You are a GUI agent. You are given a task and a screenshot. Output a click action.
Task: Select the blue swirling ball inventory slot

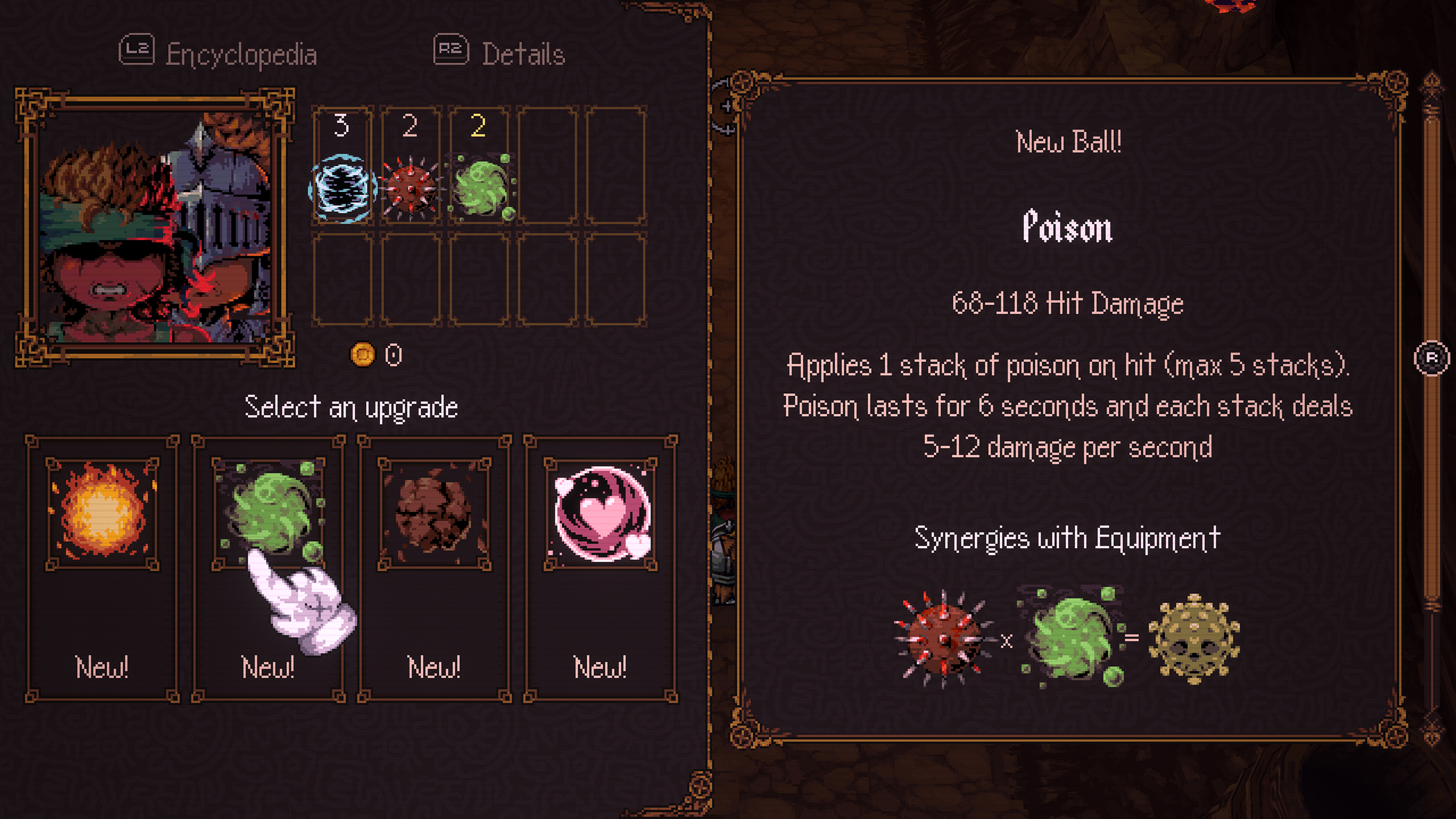tap(342, 166)
